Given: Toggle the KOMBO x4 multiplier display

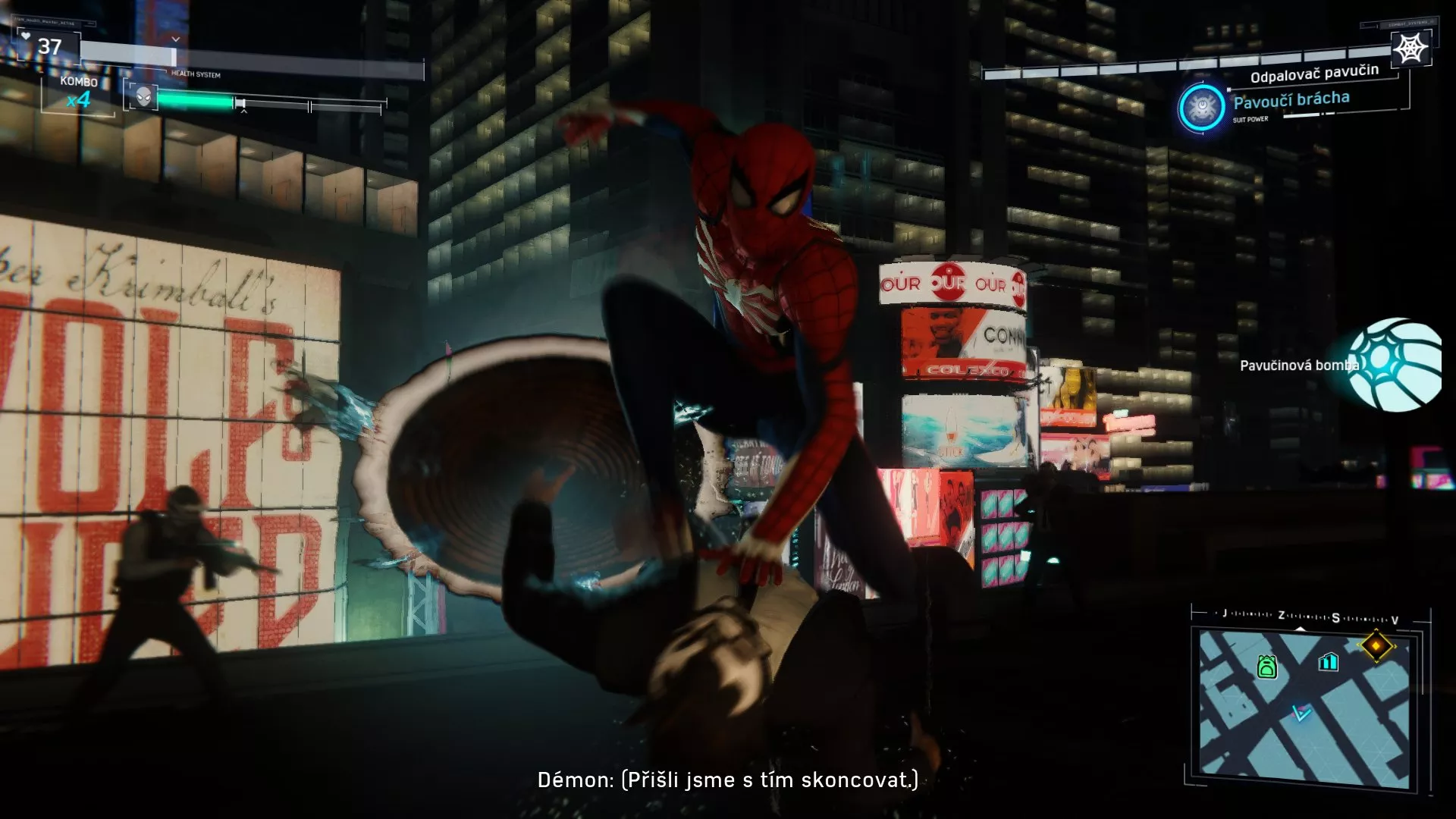Looking at the screenshot, I should point(78,91).
